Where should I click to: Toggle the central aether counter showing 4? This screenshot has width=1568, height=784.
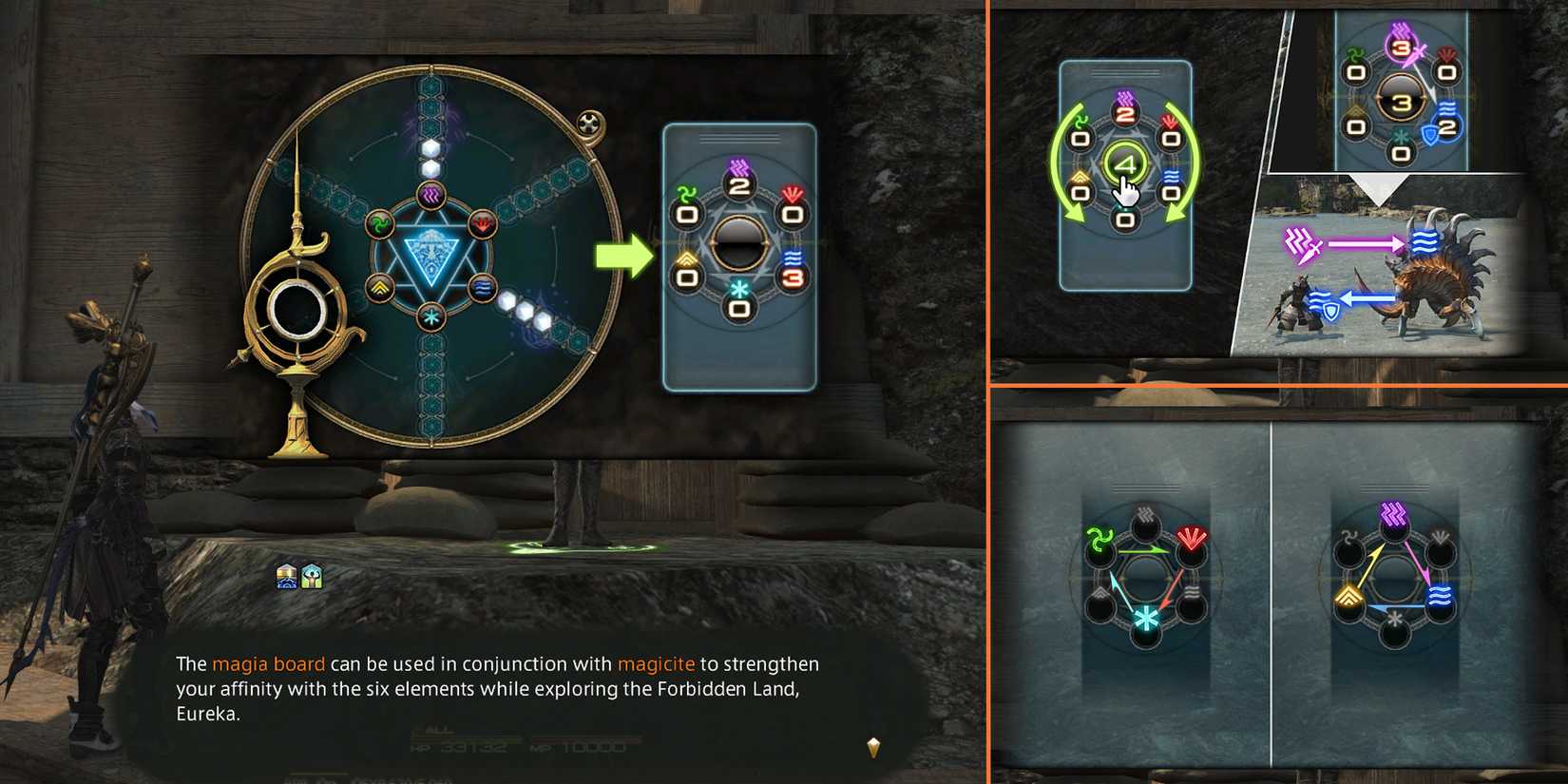pyautogui.click(x=1126, y=161)
